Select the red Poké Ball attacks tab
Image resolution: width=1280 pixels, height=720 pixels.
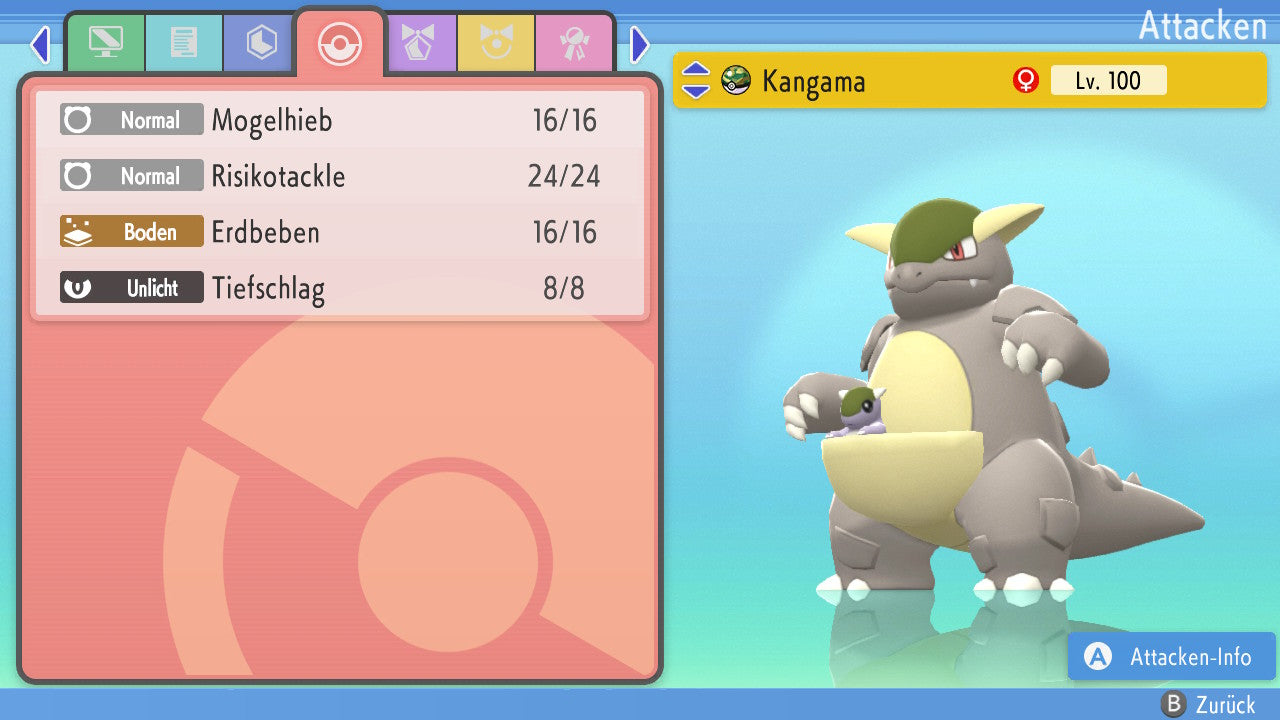click(339, 43)
